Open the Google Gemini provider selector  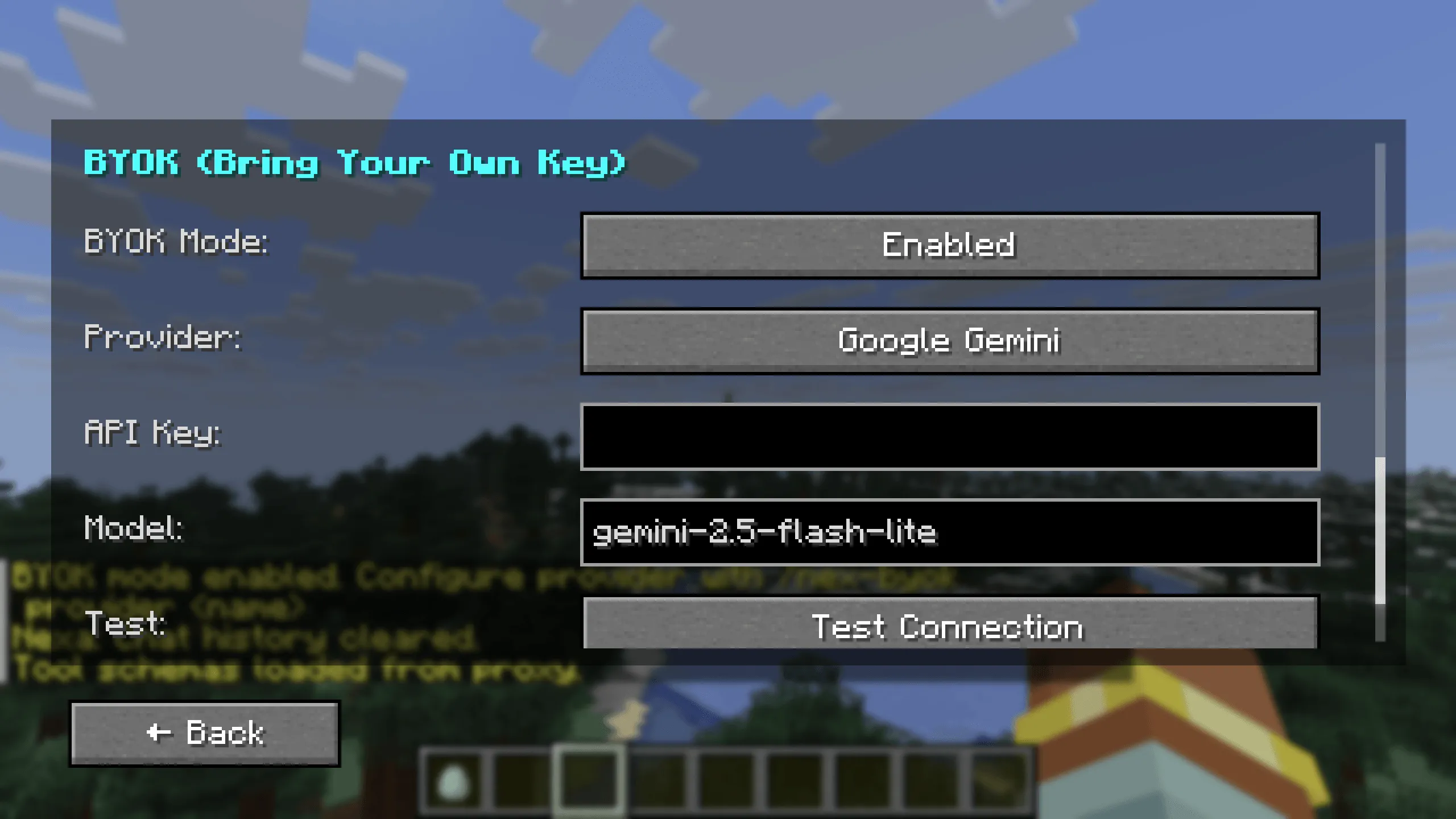click(949, 341)
